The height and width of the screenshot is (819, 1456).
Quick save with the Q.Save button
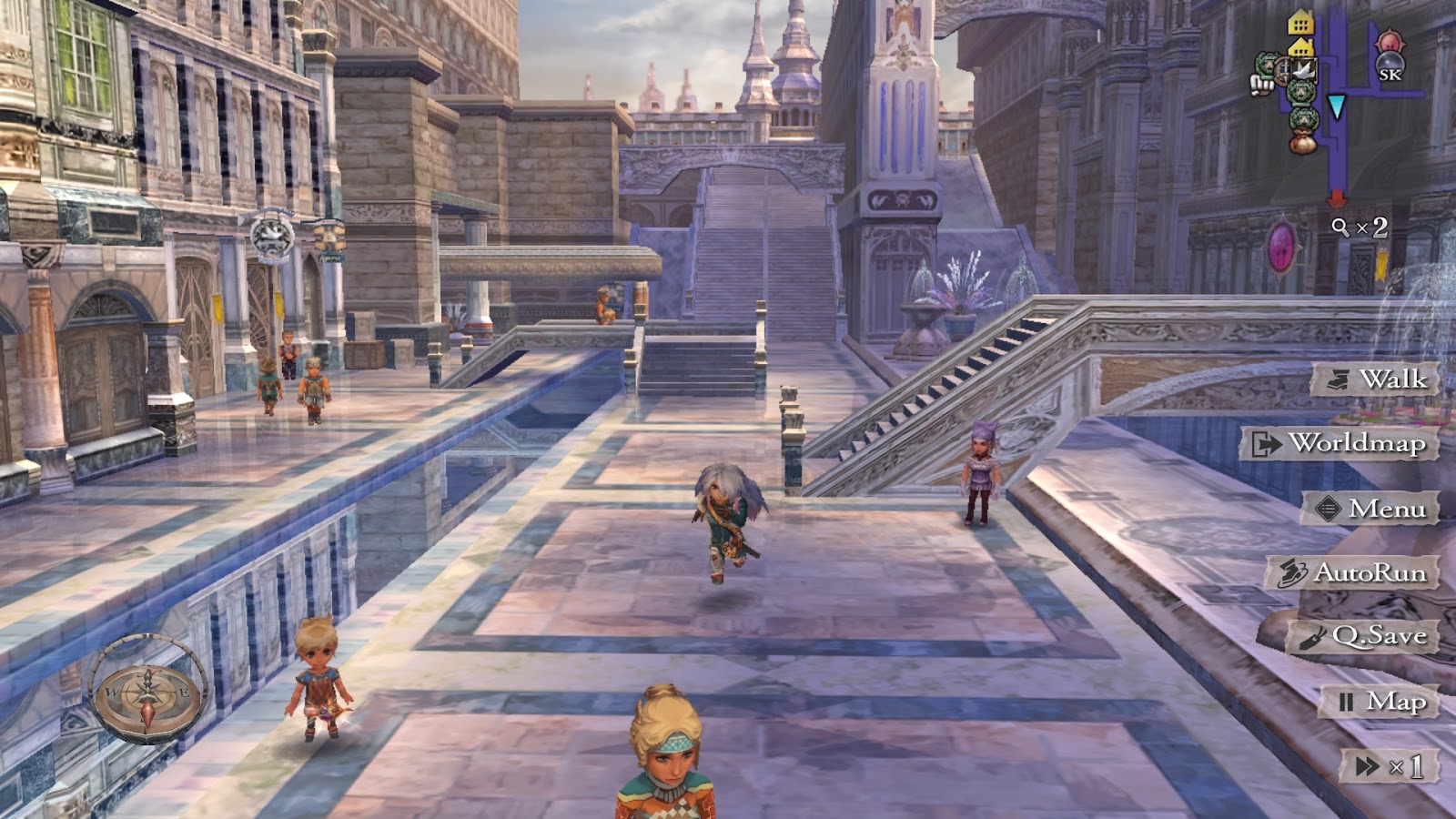[x=1364, y=637]
